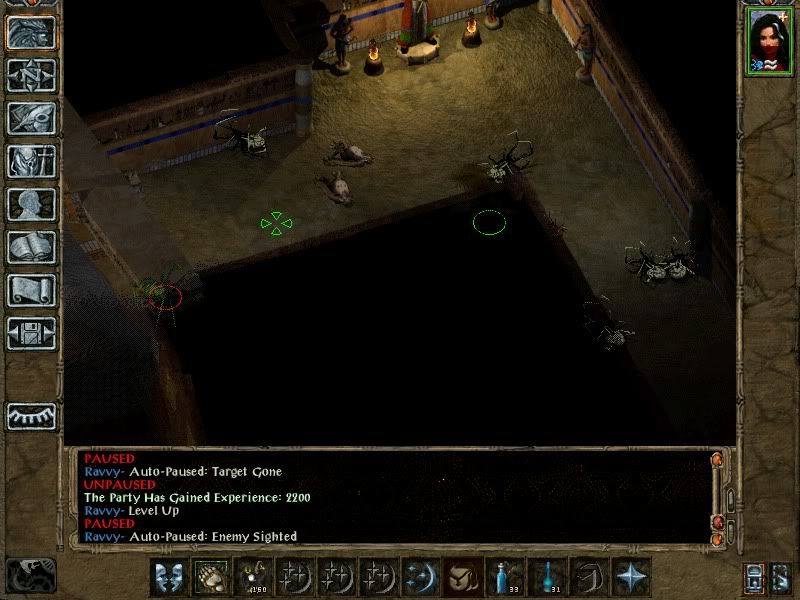Open the mage spellbook button

pos(31,247)
